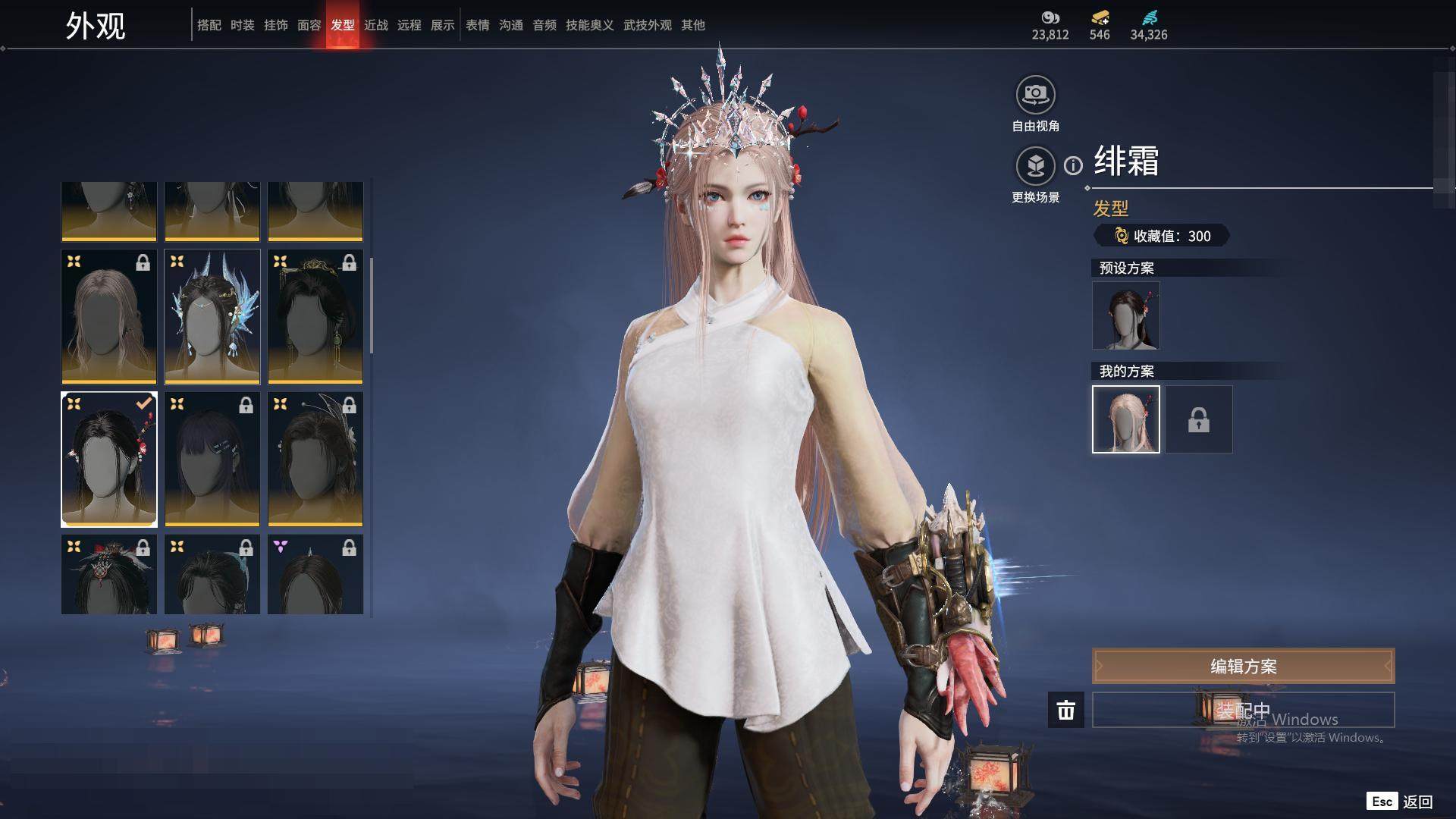Select the checkmarked black hairstyle with red flowers
The image size is (1456, 819).
109,460
